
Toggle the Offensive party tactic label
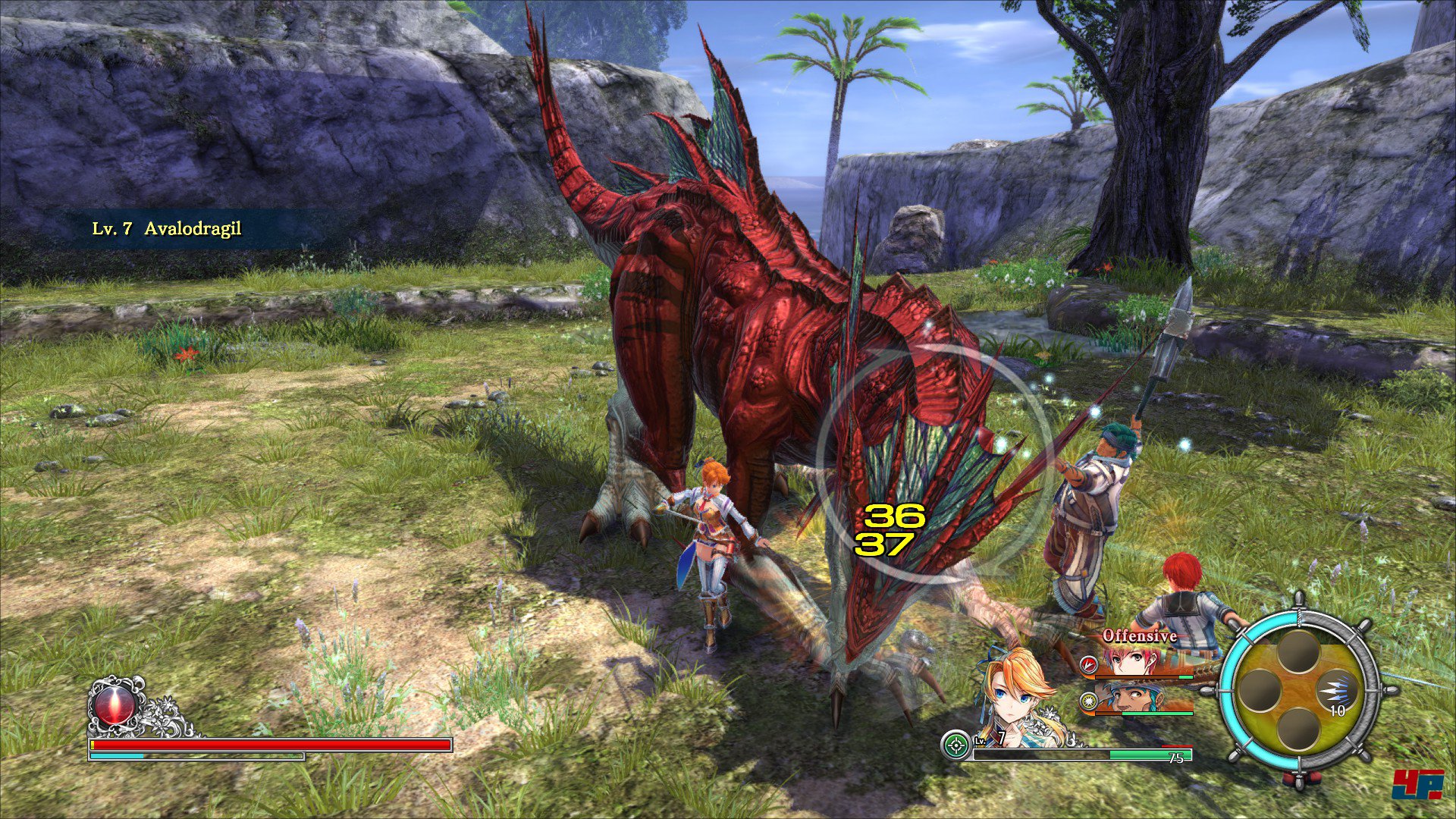point(1139,635)
